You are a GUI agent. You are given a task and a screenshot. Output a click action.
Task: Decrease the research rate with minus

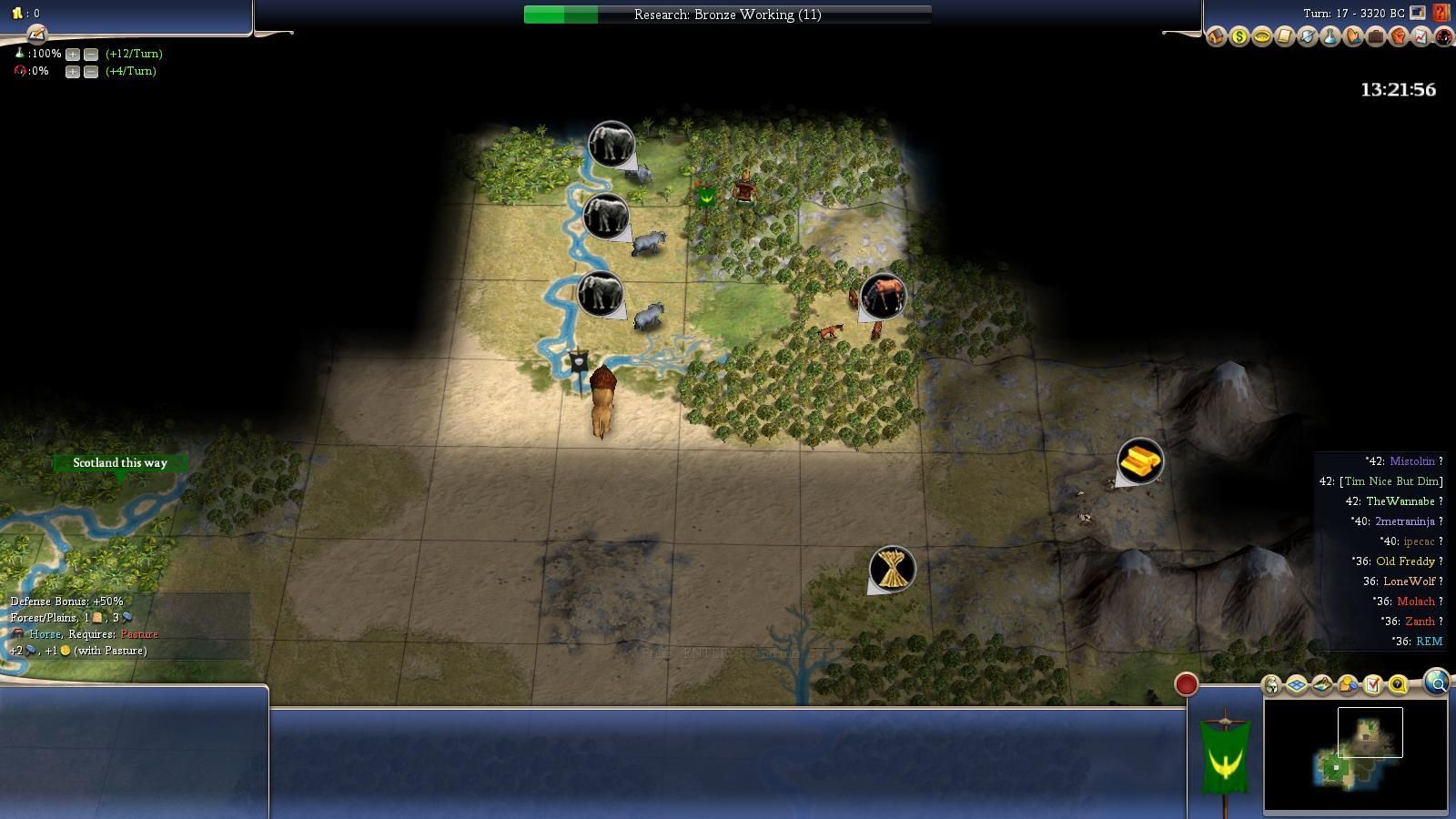(91, 54)
